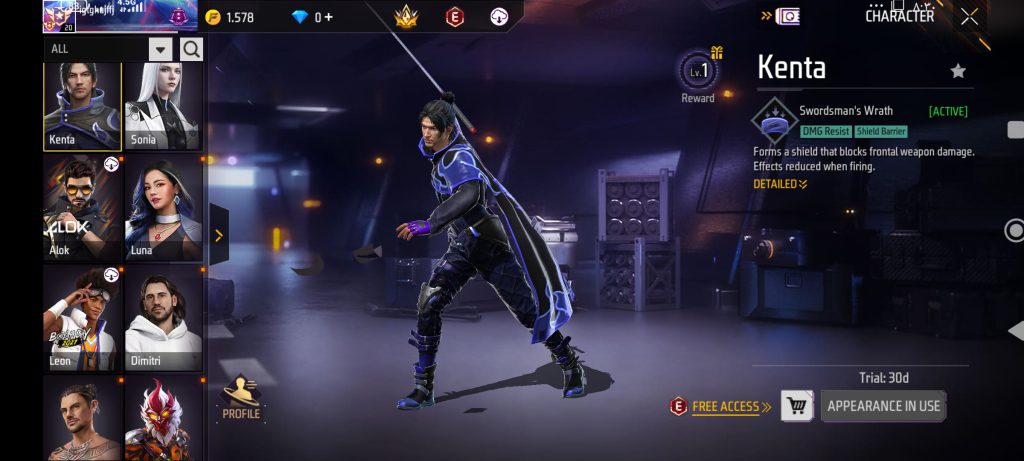Open the Profile button
The width and height of the screenshot is (1024, 461).
point(241,398)
